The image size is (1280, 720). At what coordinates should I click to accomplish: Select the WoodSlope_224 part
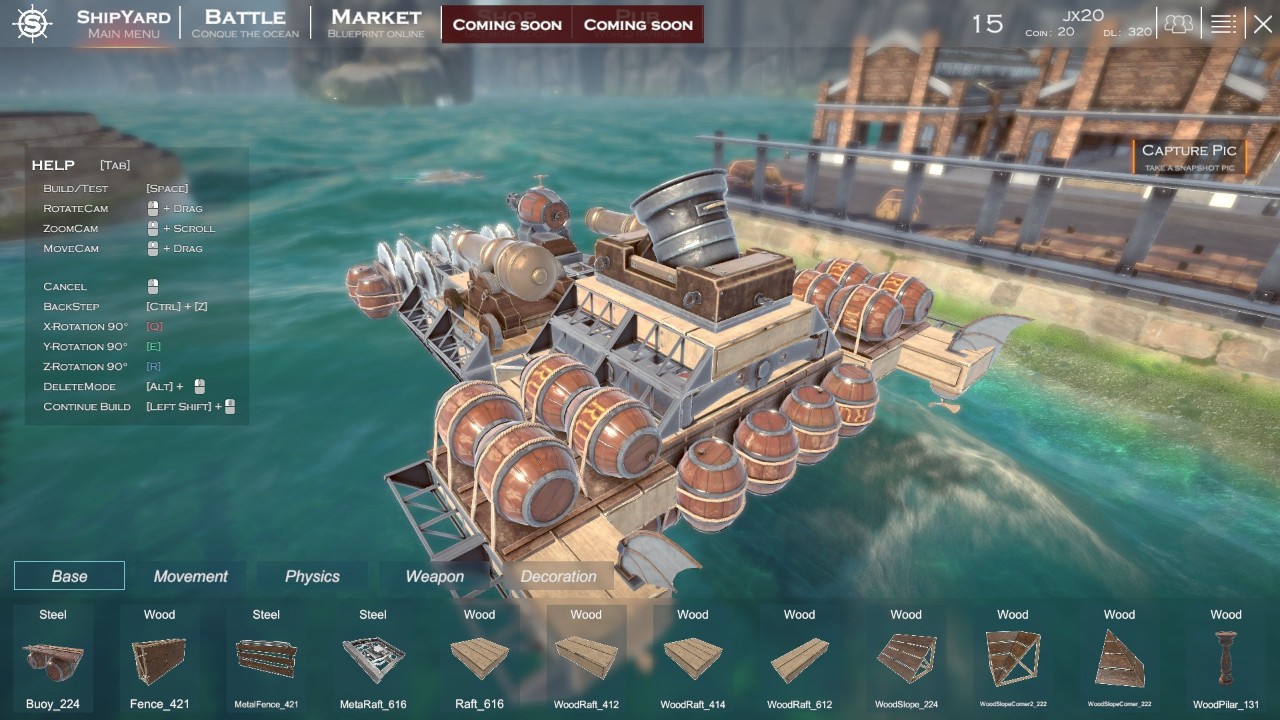click(x=906, y=660)
